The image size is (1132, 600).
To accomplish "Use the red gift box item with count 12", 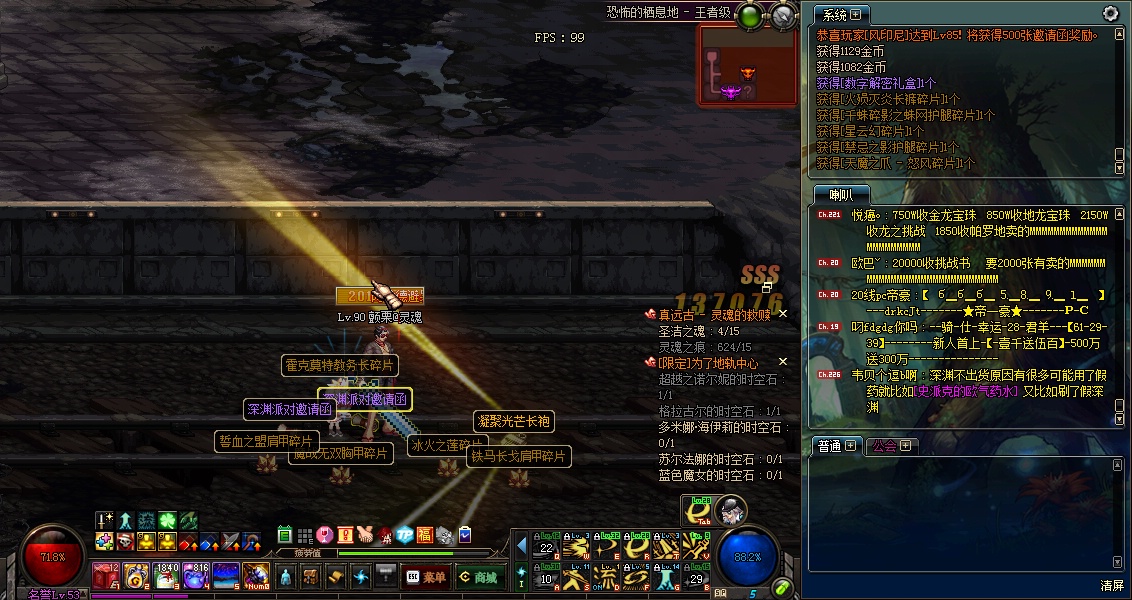I will [x=106, y=575].
